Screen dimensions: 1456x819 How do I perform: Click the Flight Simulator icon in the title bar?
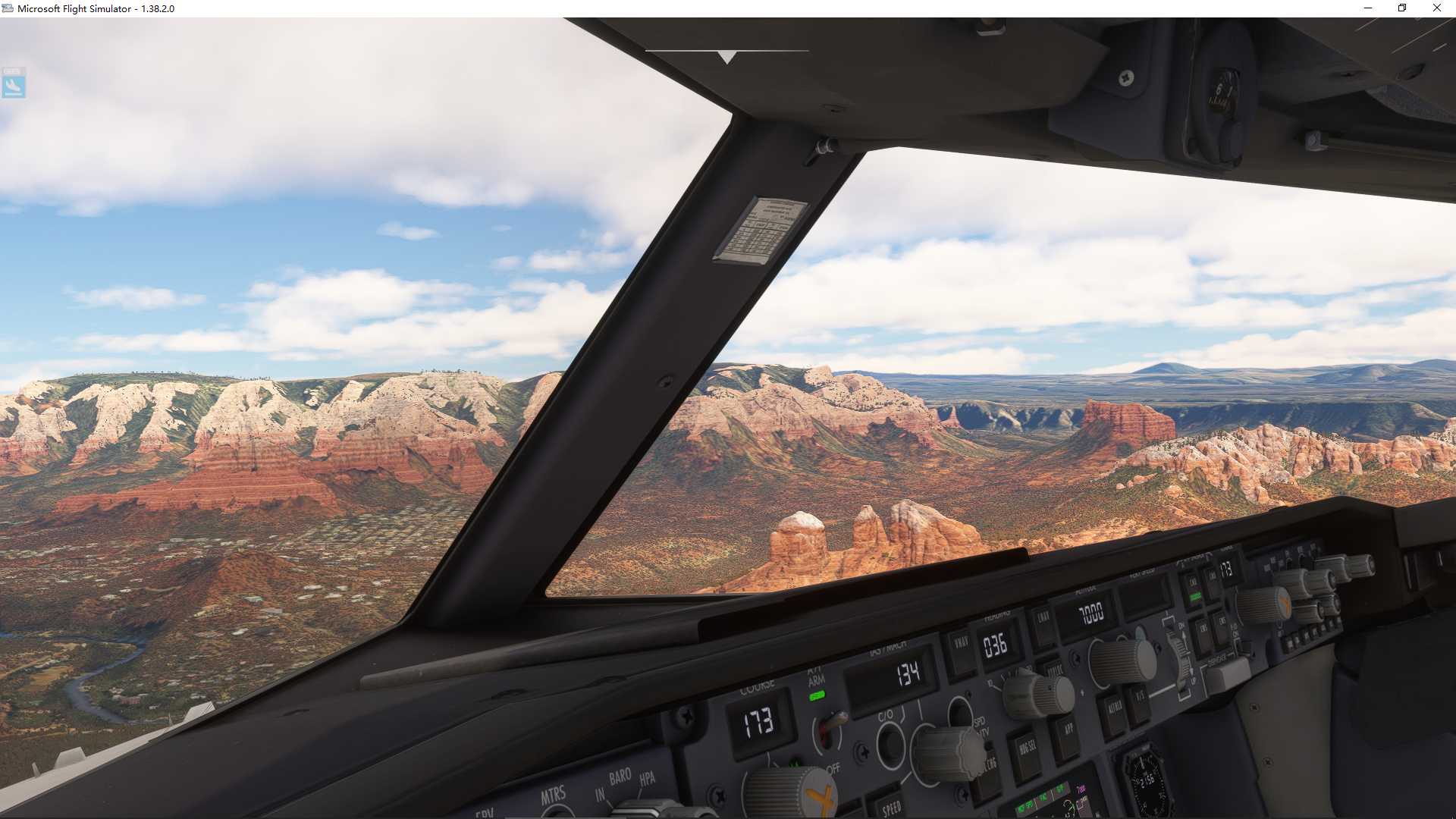pos(8,8)
